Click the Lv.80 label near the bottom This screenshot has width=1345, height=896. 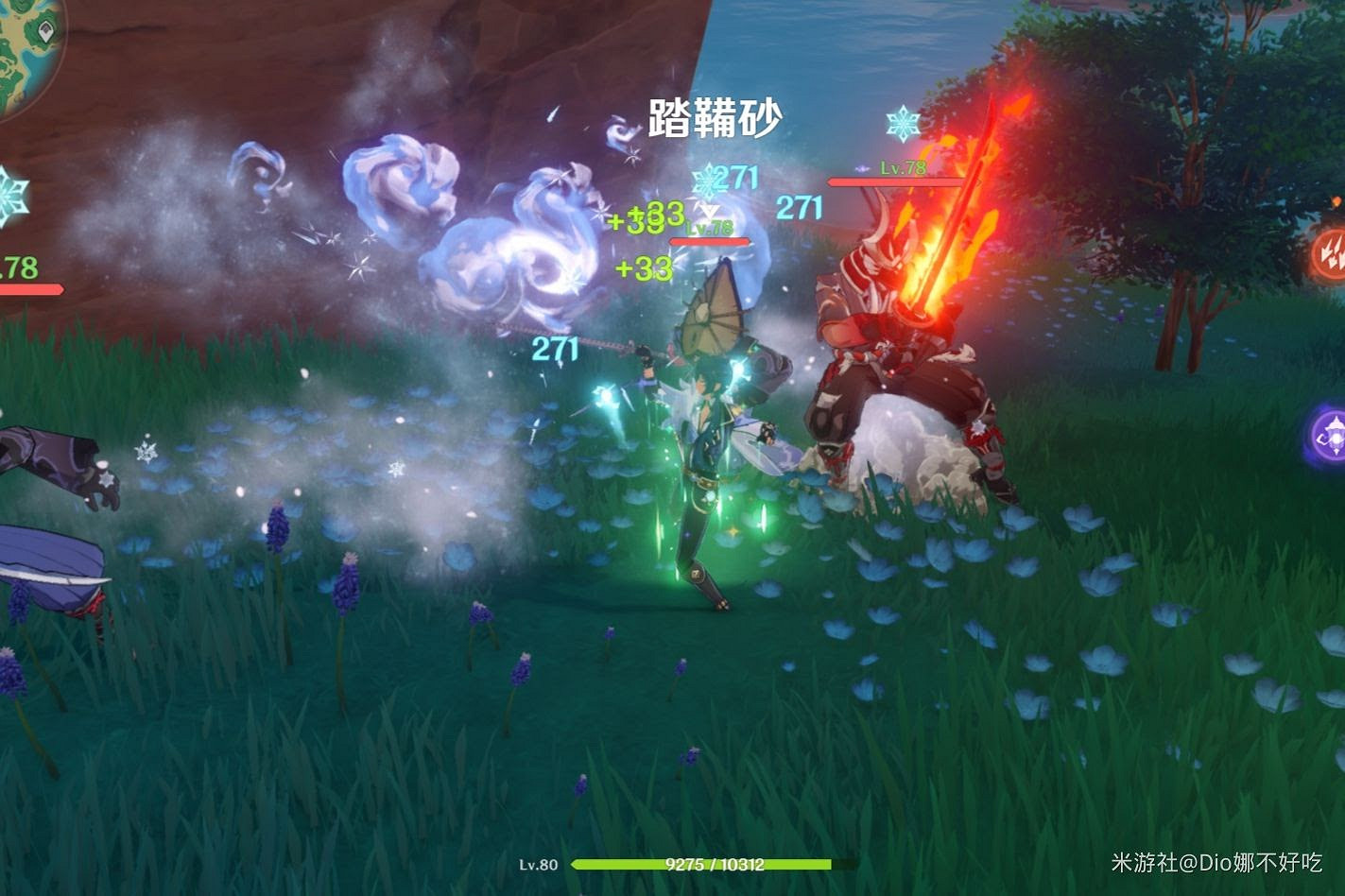click(x=537, y=863)
